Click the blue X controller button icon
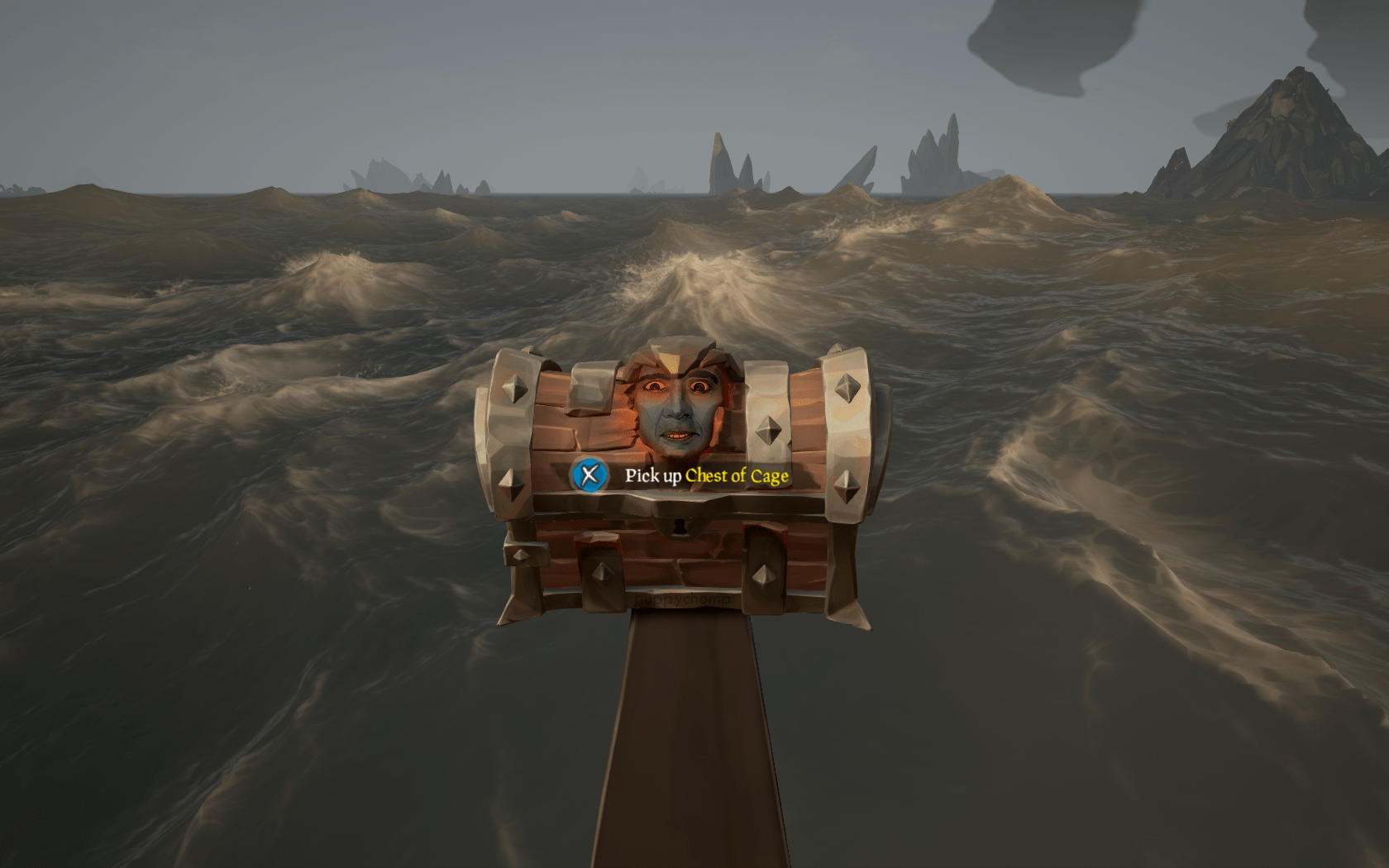Viewport: 1389px width, 868px height. [589, 476]
